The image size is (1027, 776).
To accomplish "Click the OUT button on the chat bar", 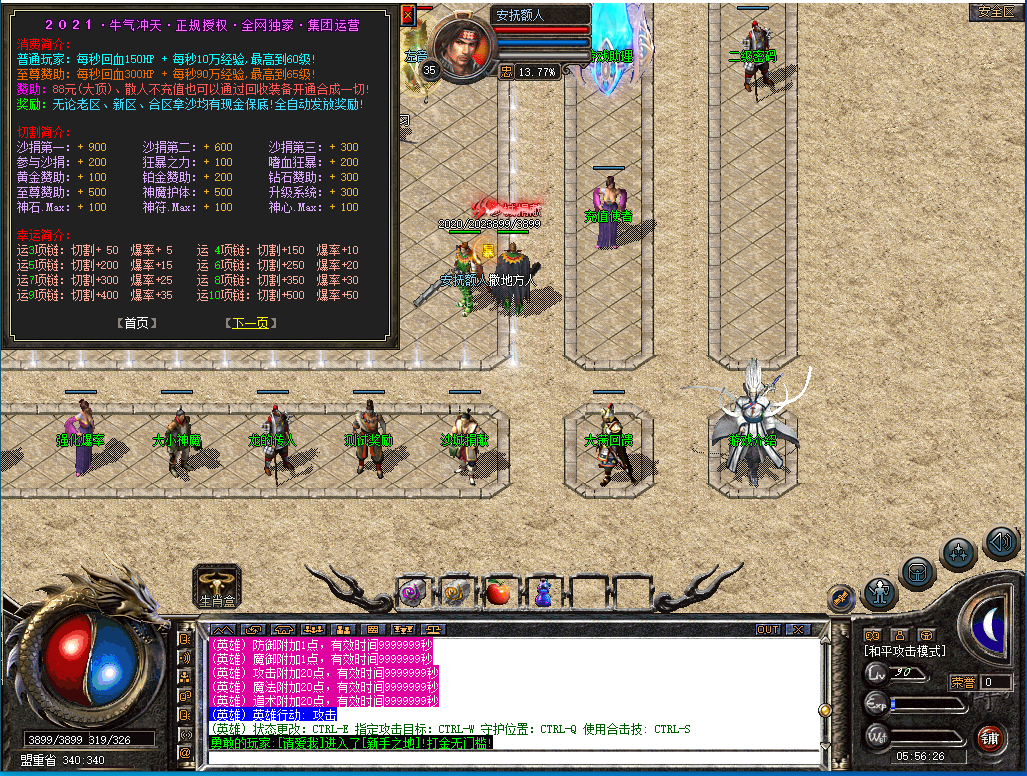I will [x=767, y=629].
